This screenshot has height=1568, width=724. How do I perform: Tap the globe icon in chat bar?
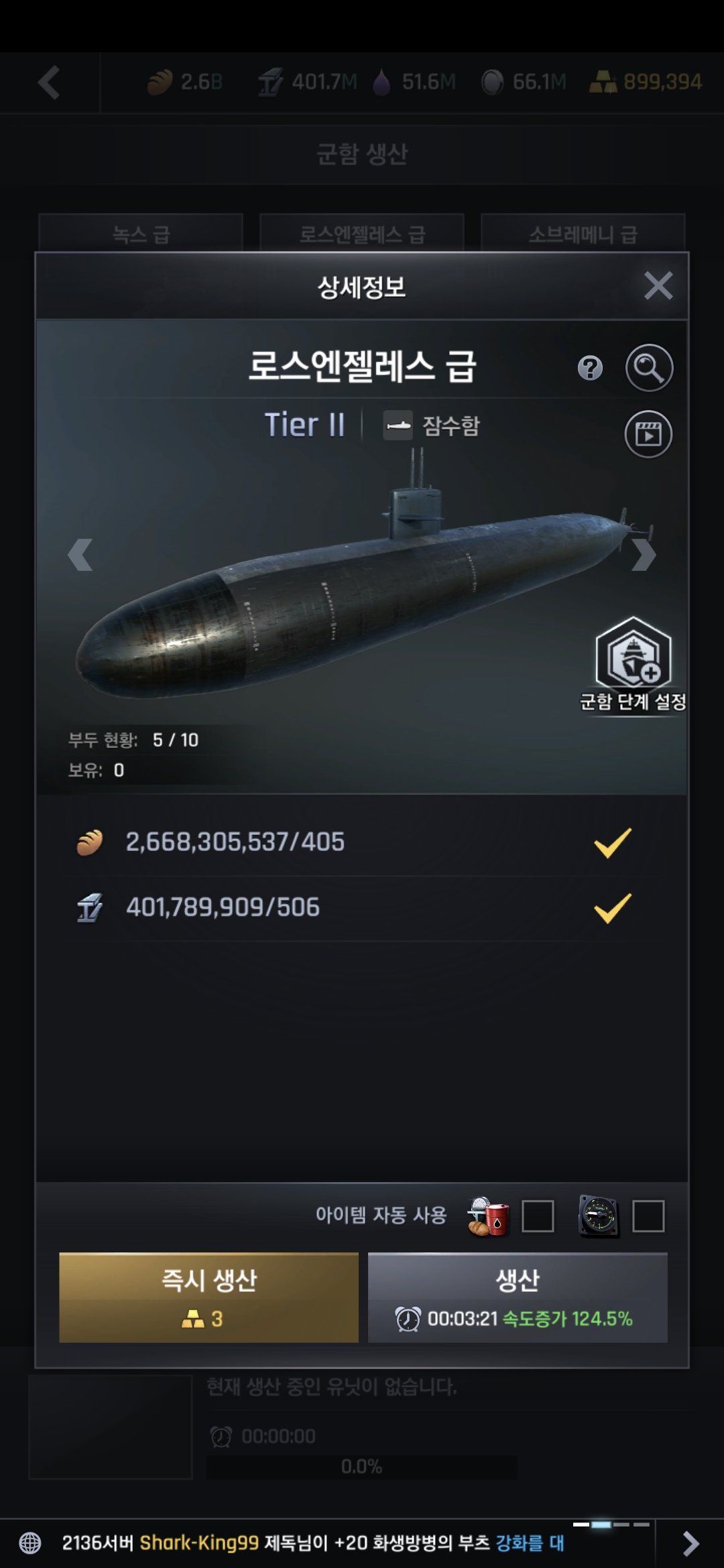tap(30, 1543)
